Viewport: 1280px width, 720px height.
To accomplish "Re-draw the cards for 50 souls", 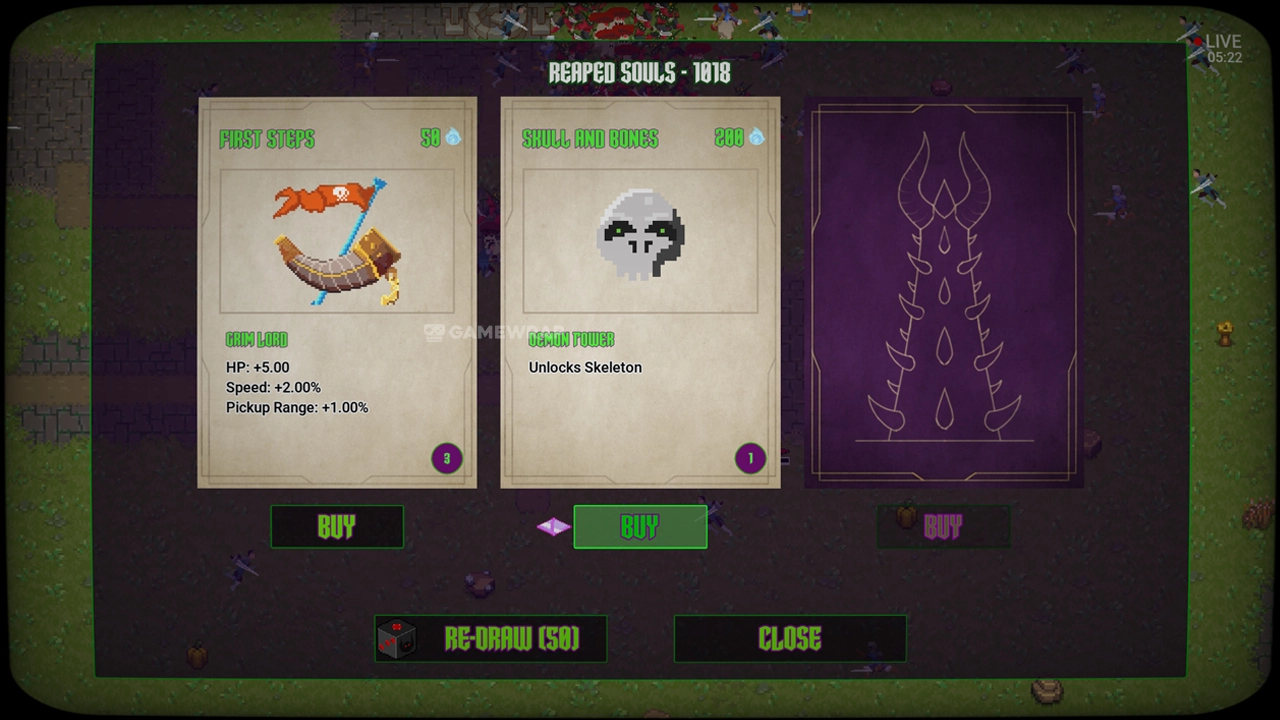I will tap(490, 639).
